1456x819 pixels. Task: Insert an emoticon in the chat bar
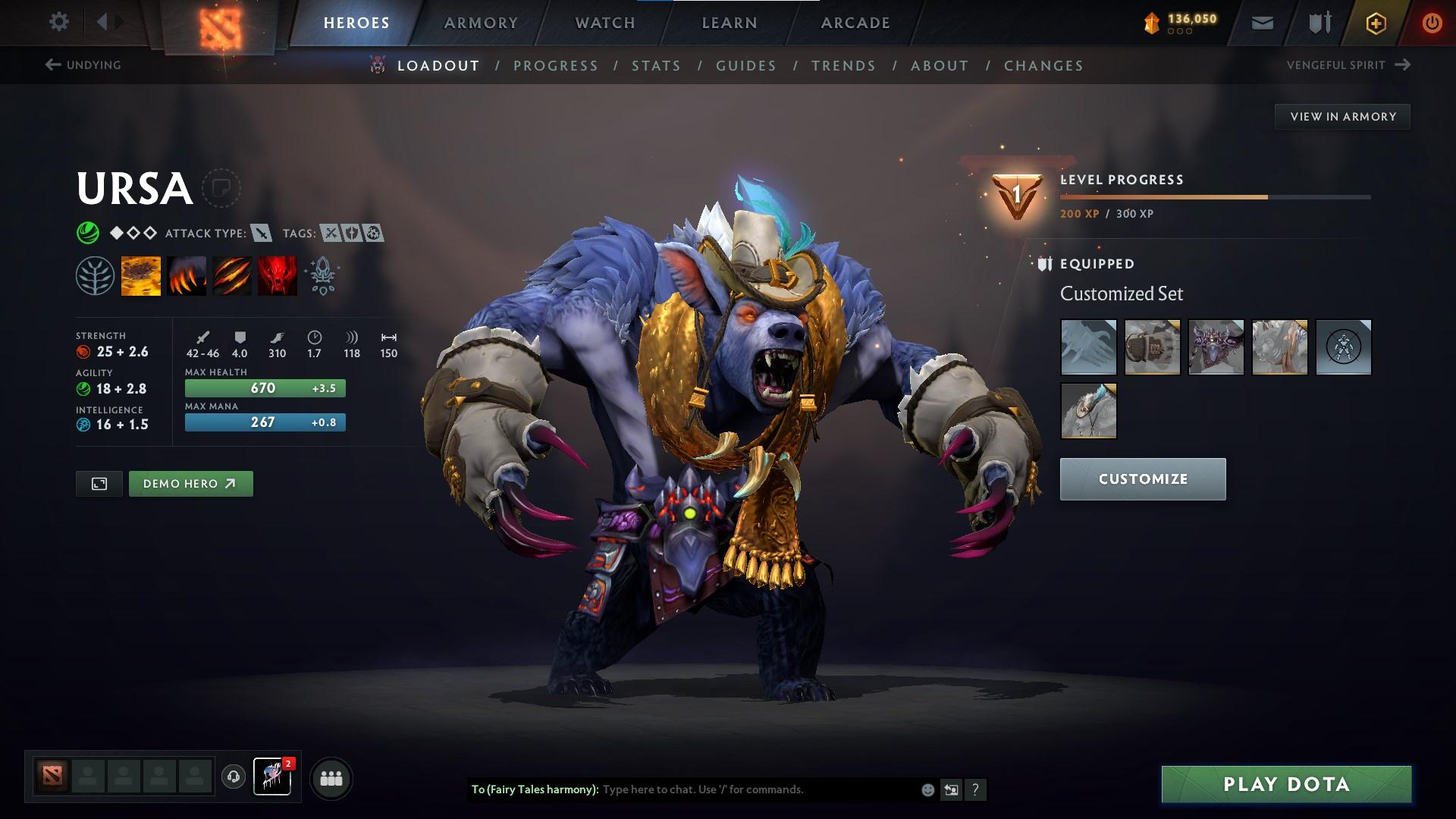pos(927,789)
